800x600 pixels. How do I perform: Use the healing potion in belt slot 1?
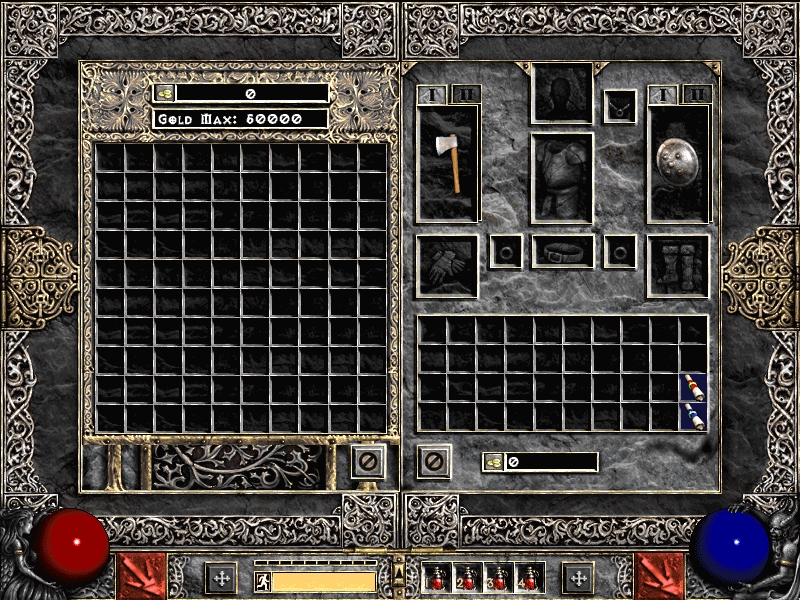coord(438,578)
